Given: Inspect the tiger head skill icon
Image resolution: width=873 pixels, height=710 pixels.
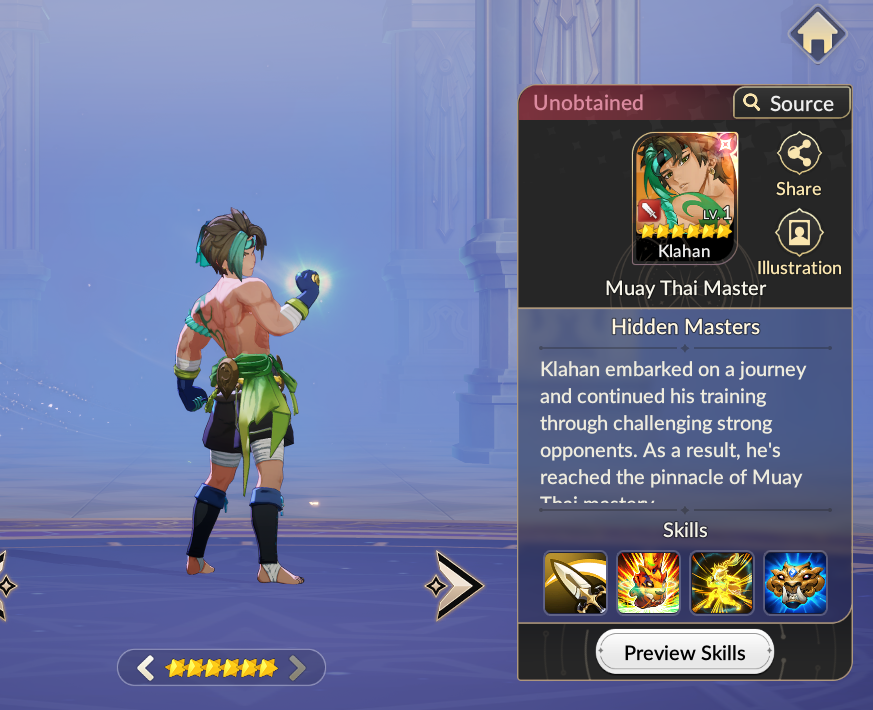Looking at the screenshot, I should click(795, 583).
